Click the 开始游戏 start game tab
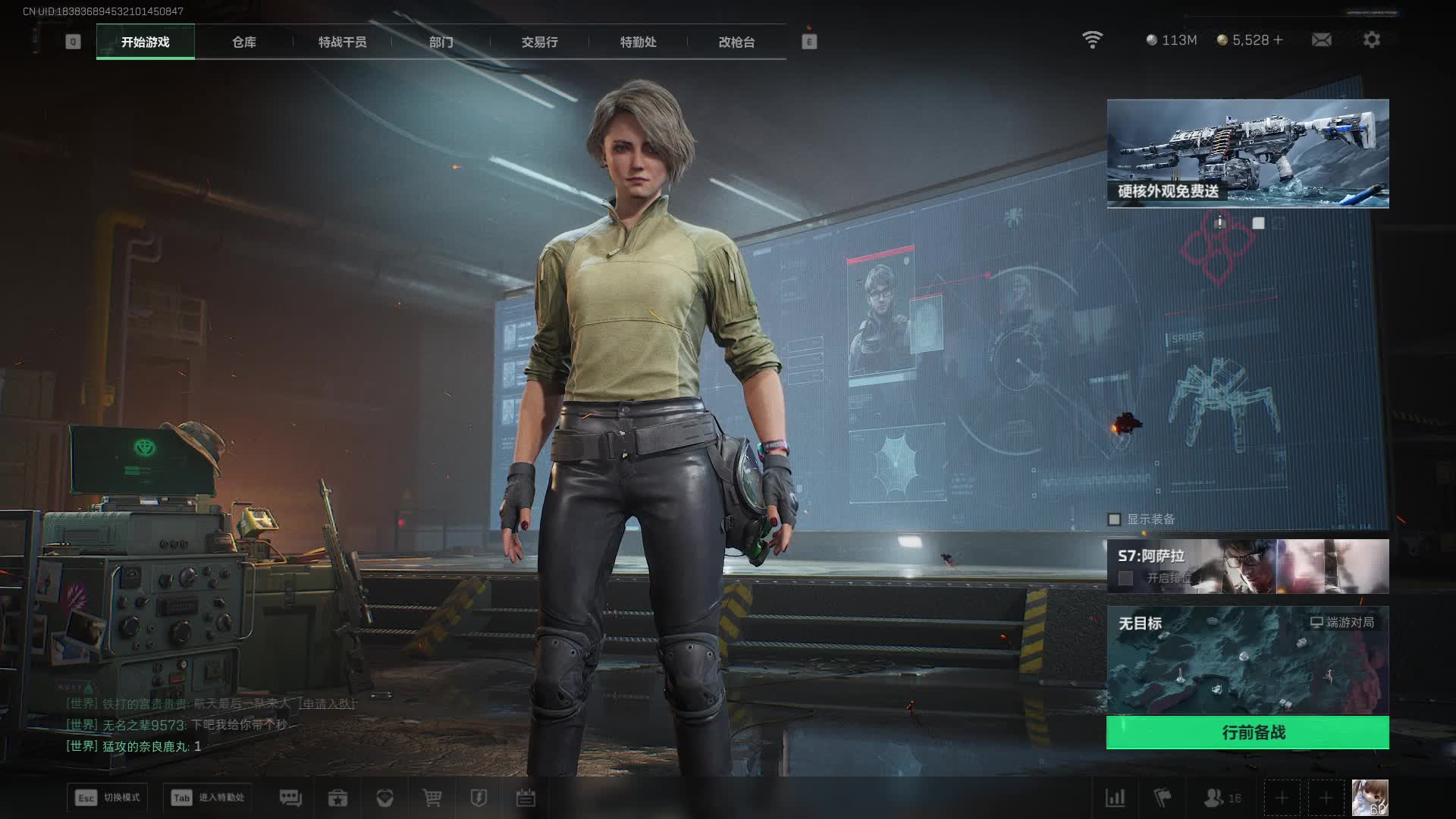Screen dimensions: 1456x819 pyautogui.click(x=145, y=42)
